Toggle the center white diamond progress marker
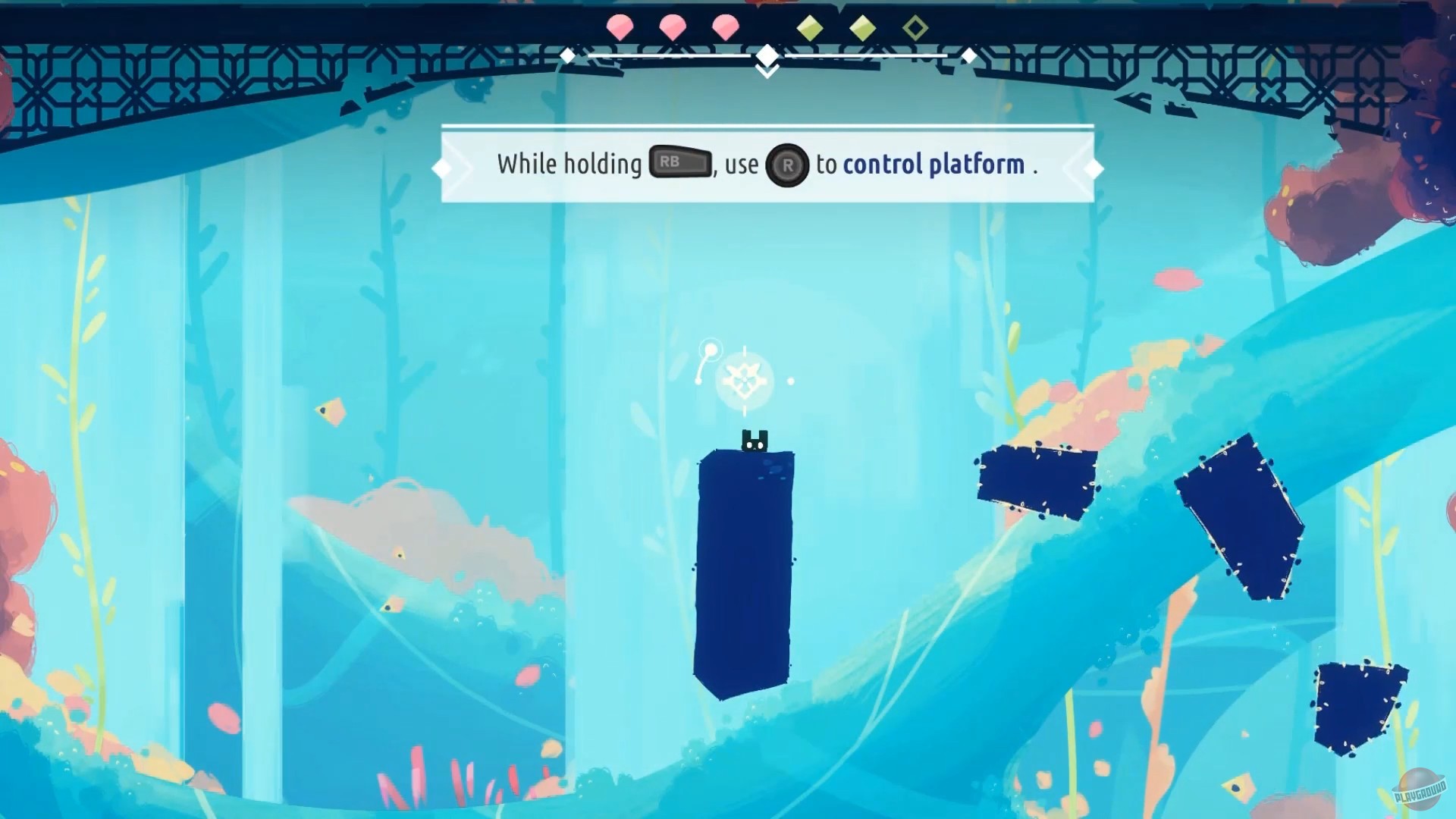 [767, 55]
